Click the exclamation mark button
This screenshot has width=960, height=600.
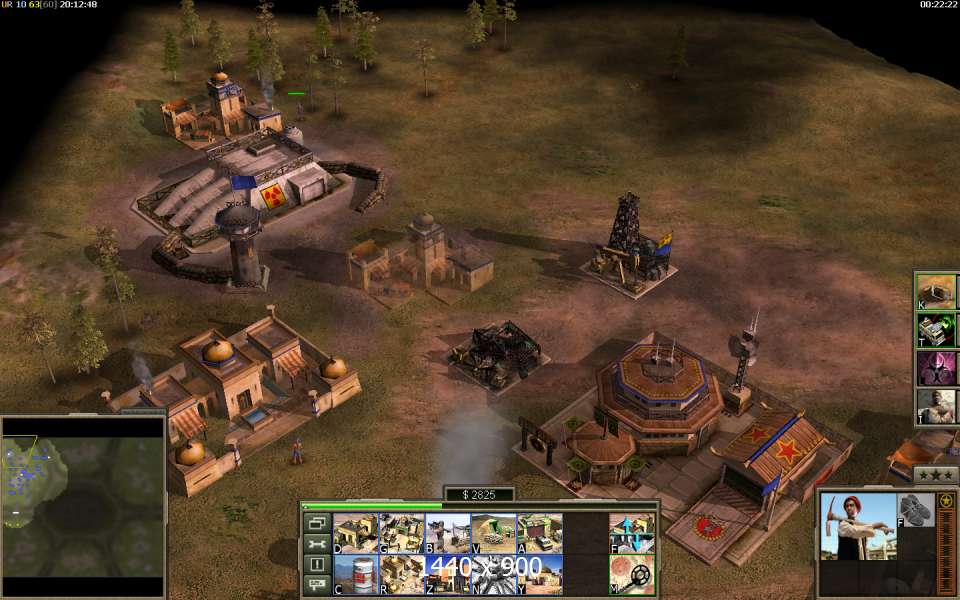point(316,564)
